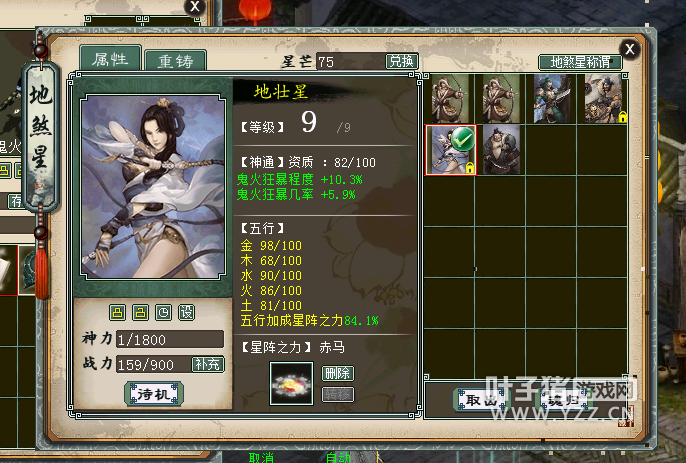Close the background window at top left
Screen dimensions: 686x463
(x=195, y=6)
